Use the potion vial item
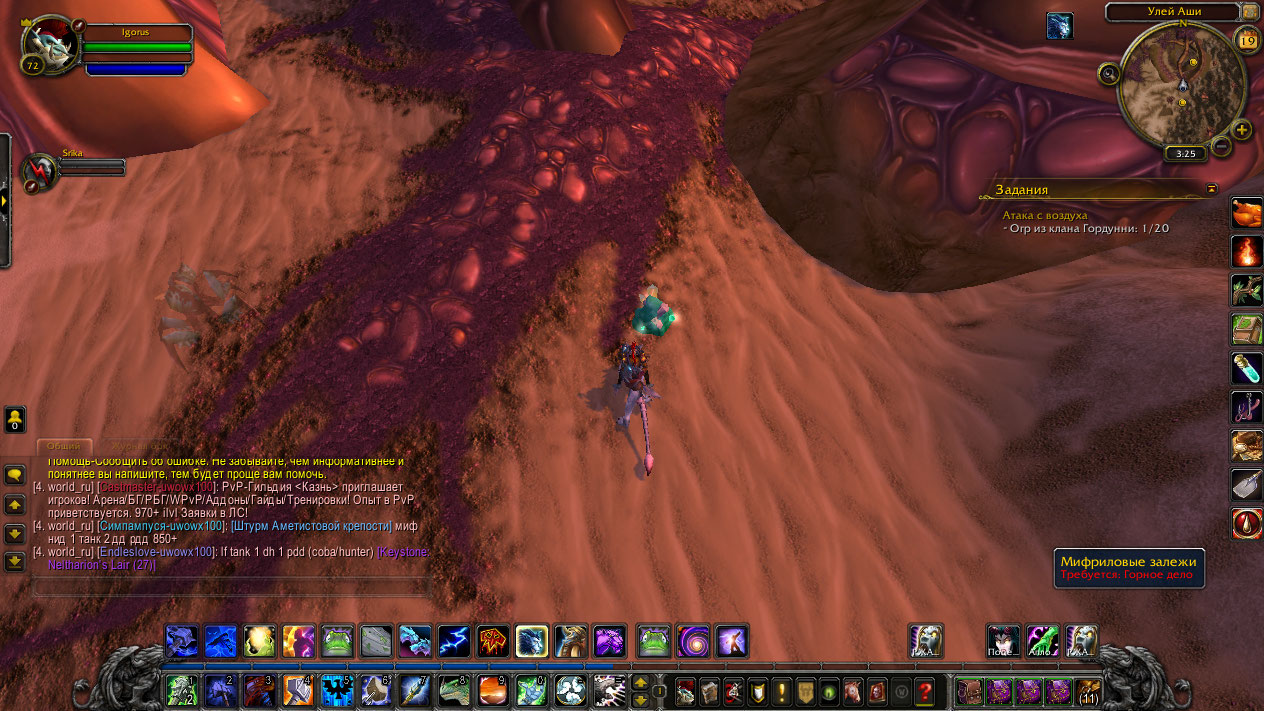This screenshot has width=1264, height=711. point(1247,368)
